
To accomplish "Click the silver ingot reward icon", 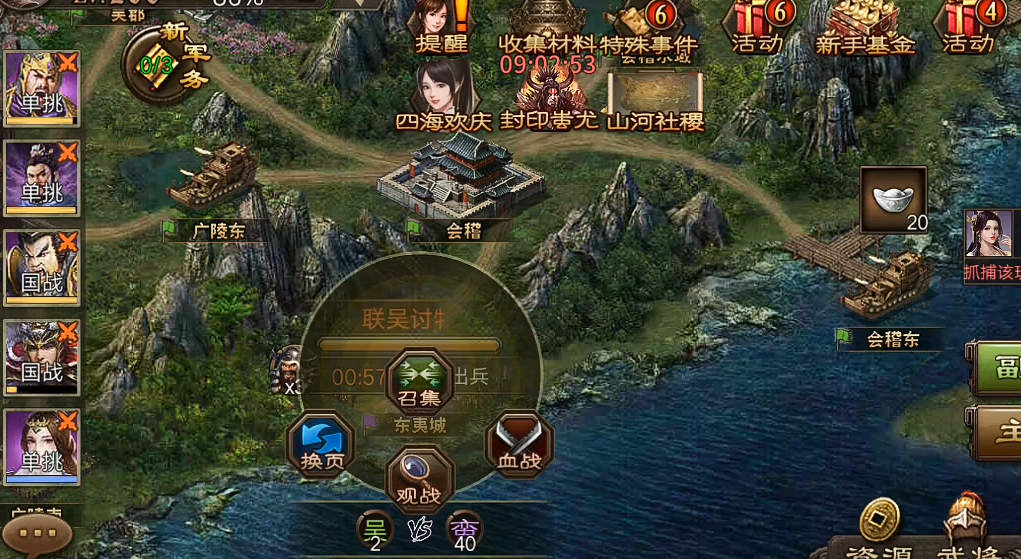I will tap(893, 200).
